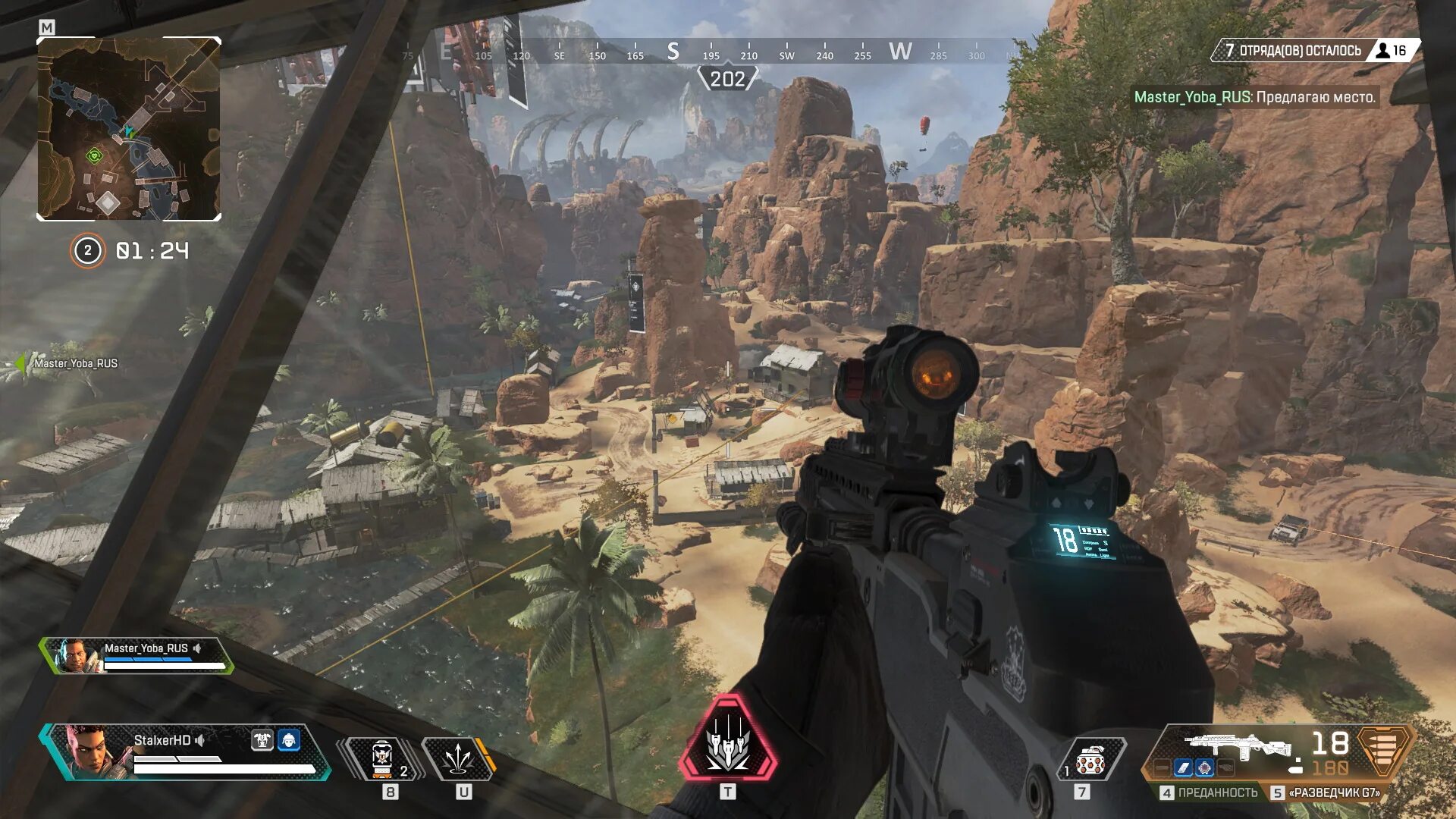
Task: Click the light ammo type icon
Action: [x=1384, y=749]
